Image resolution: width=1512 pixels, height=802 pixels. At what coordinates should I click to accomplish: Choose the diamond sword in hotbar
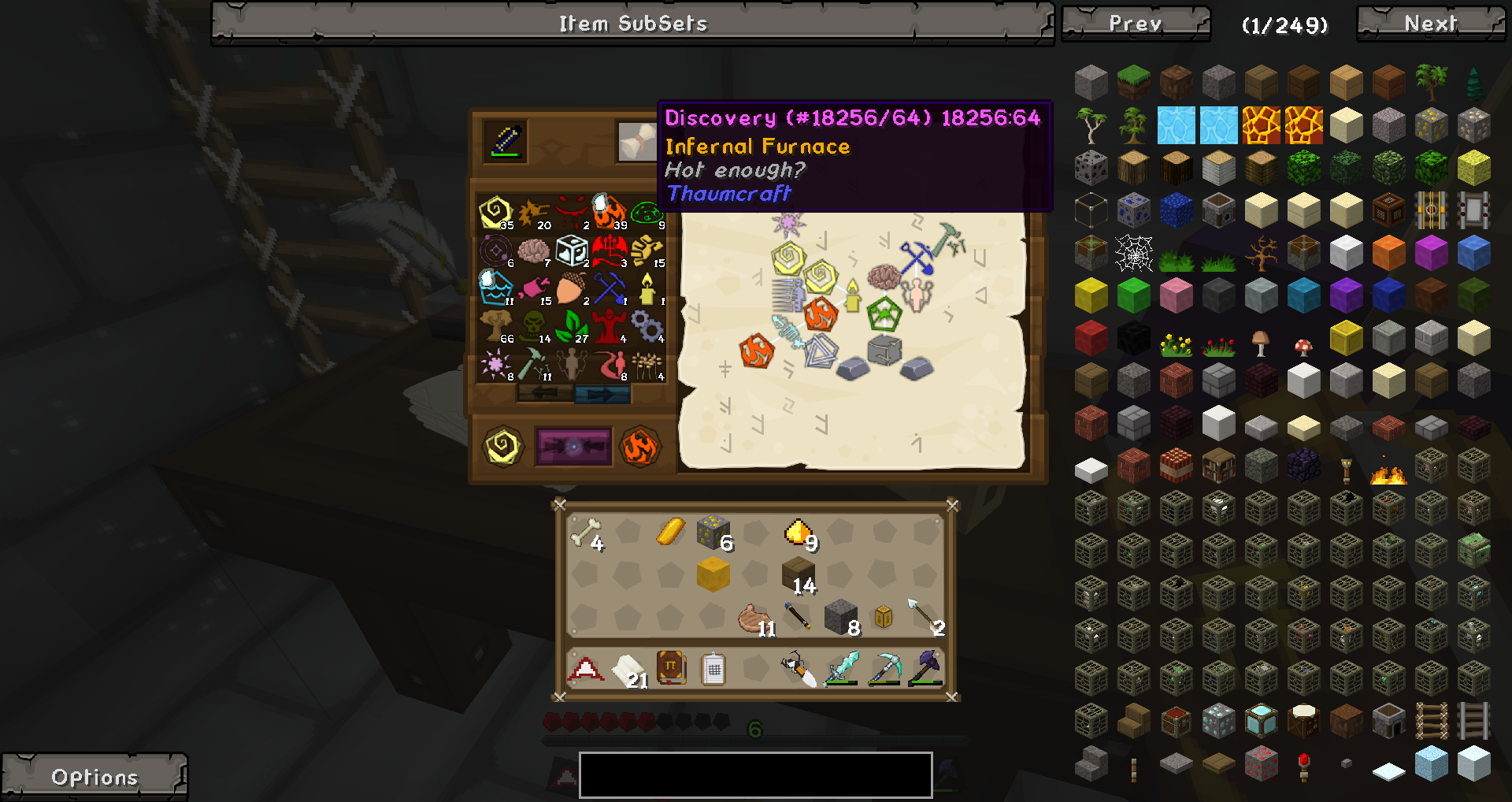coord(841,669)
